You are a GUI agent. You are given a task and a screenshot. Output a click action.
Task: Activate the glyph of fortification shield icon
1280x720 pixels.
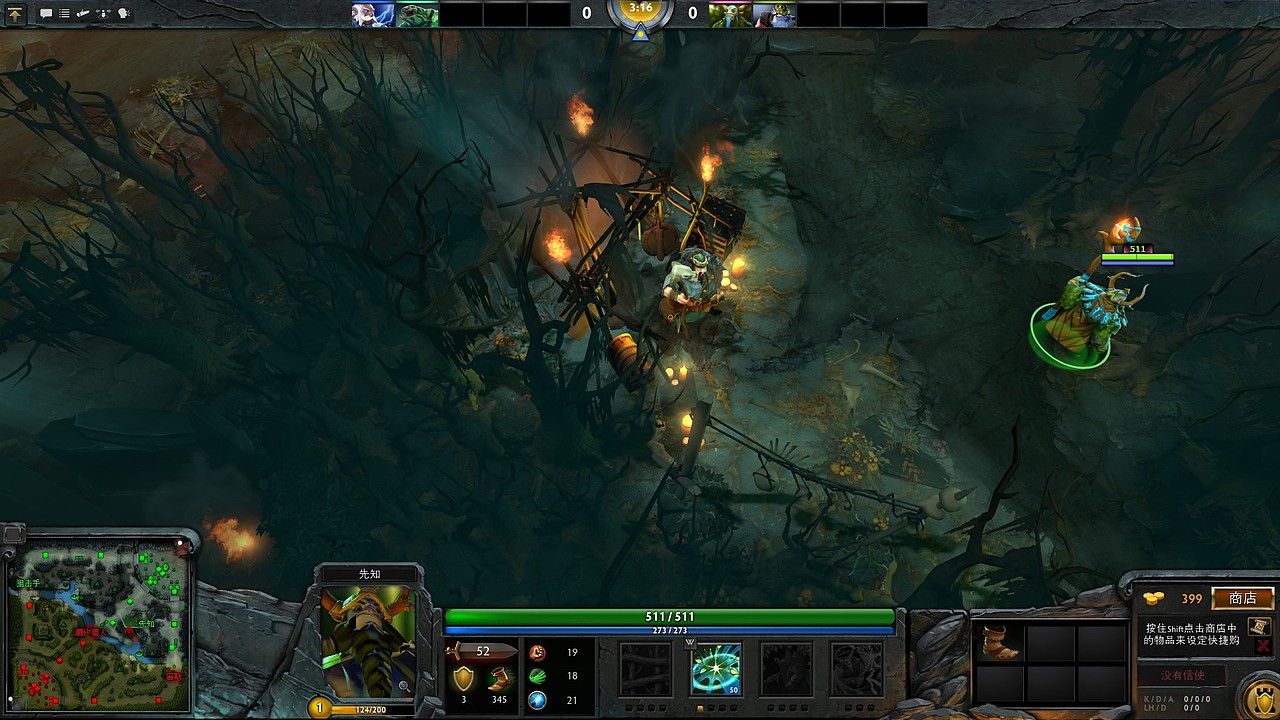(x=1263, y=700)
